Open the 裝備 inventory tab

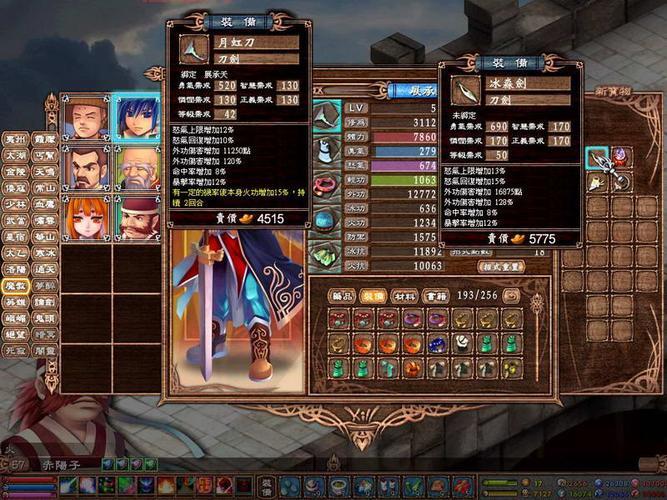coord(372,296)
